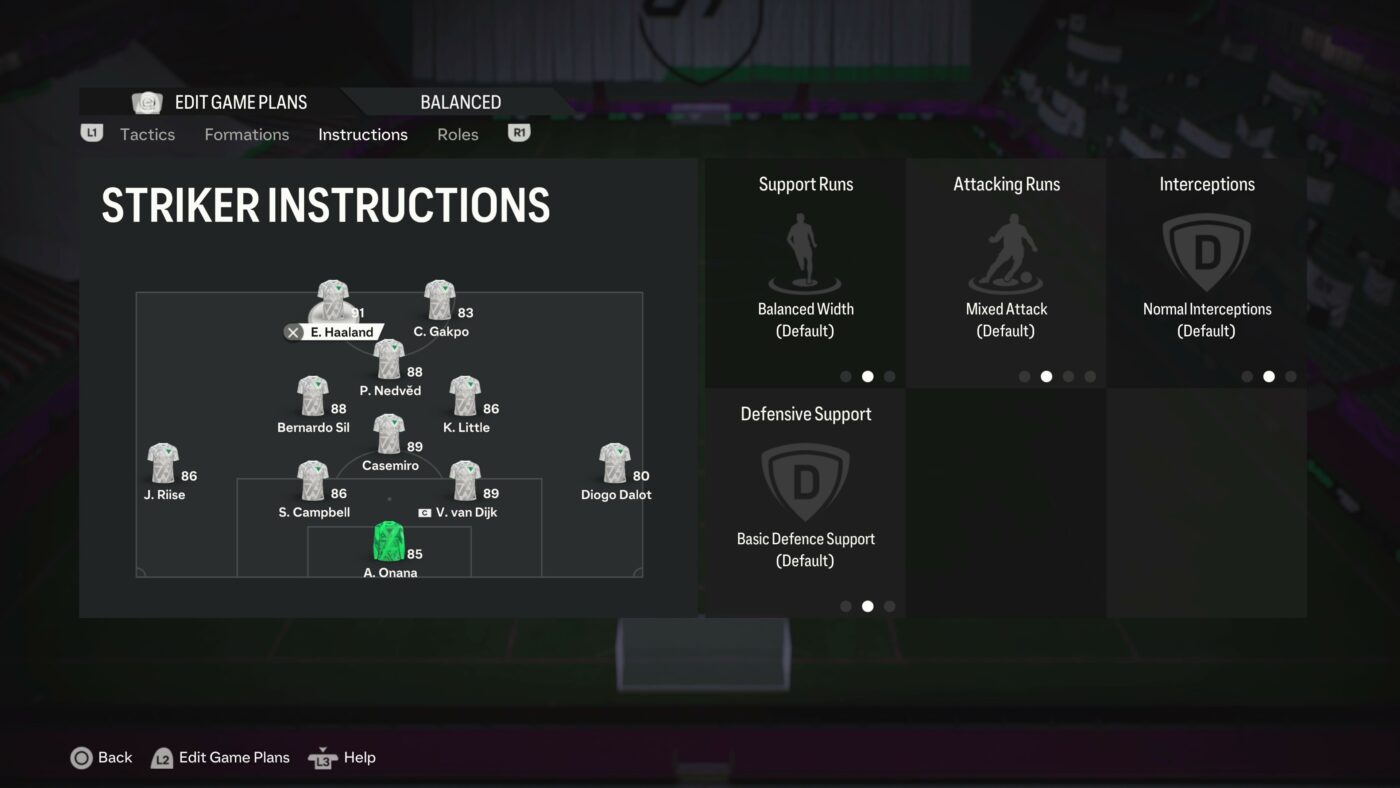Viewport: 1400px width, 788px height.
Task: Click the Interceptions shield icon
Action: point(1206,250)
